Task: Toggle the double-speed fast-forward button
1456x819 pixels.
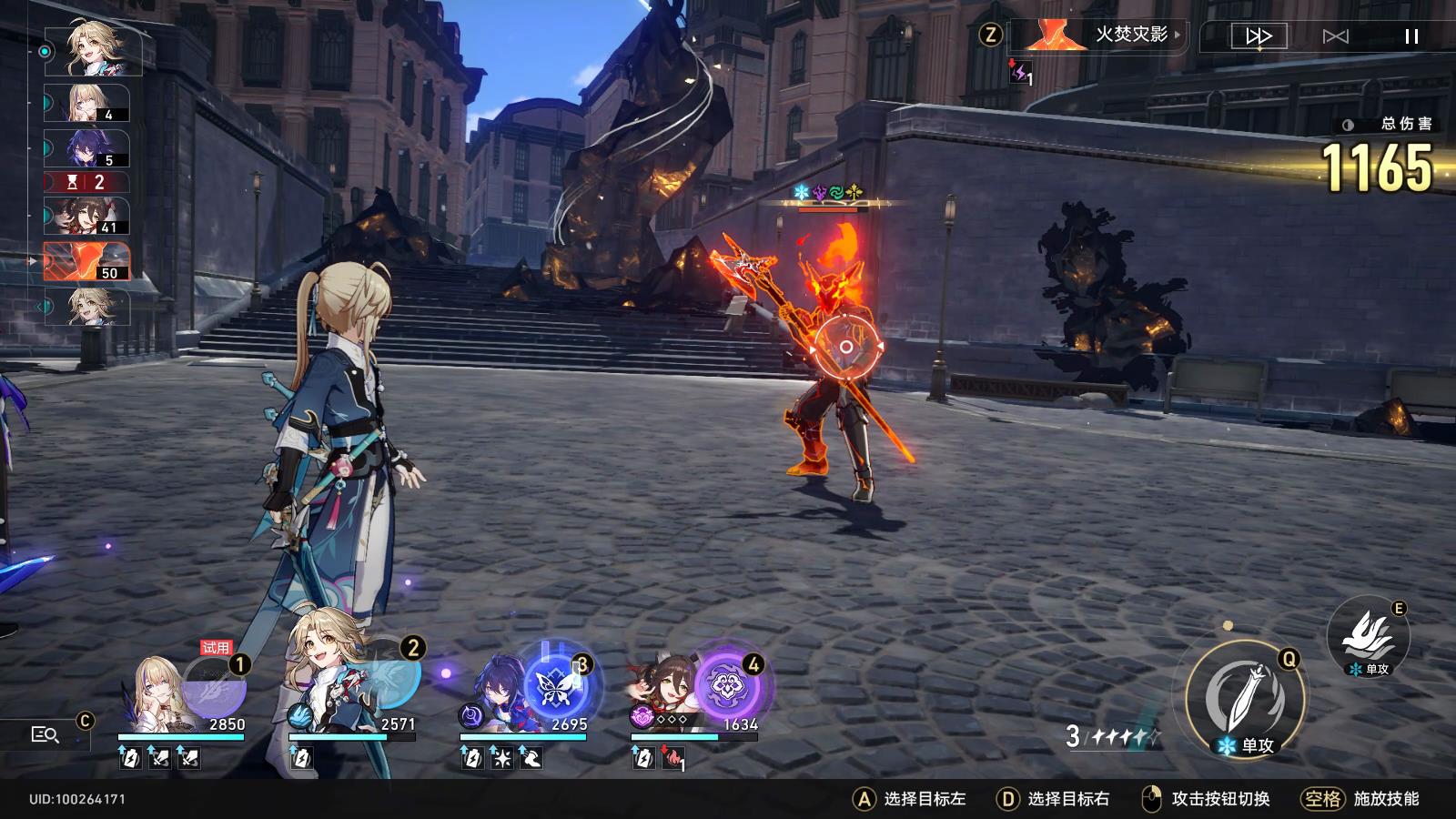Action: pos(1259,36)
